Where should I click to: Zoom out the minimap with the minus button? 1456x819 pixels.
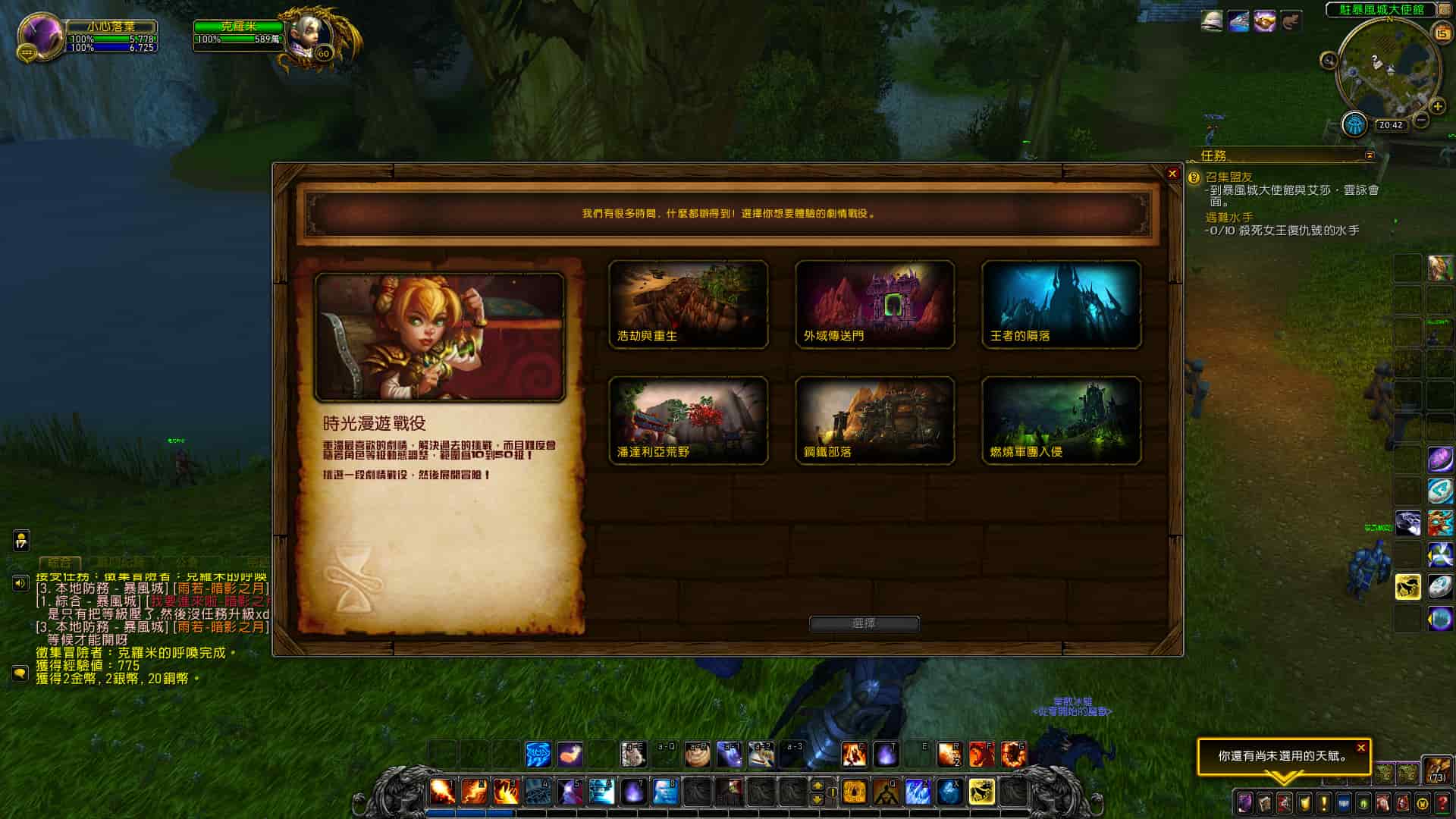[x=1421, y=120]
